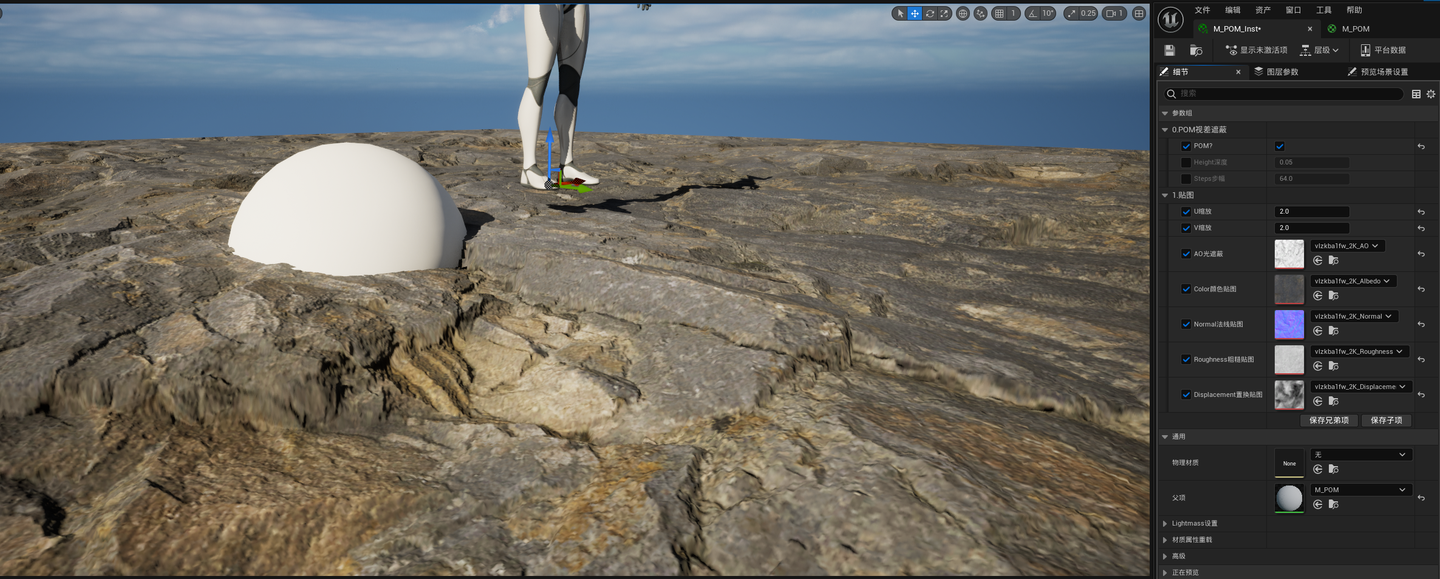Screen dimensions: 1440x579
Task: Click the 平台数据 platform data button
Action: [x=1383, y=50]
